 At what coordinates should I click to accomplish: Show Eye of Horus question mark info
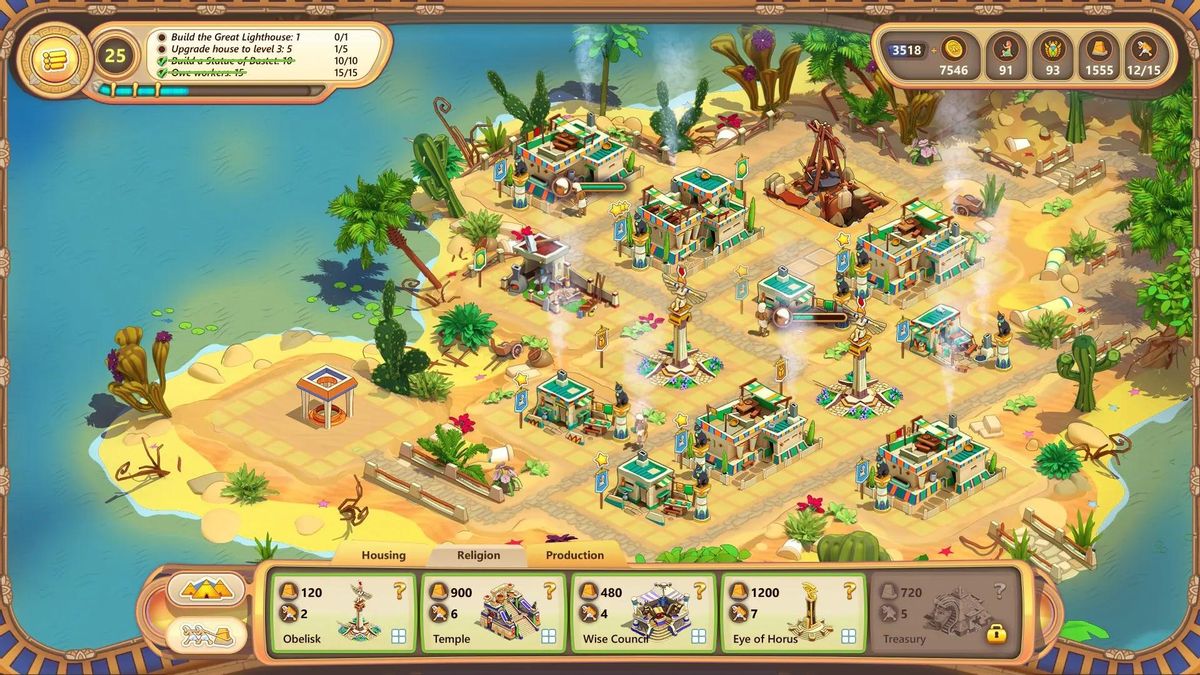coord(849,591)
